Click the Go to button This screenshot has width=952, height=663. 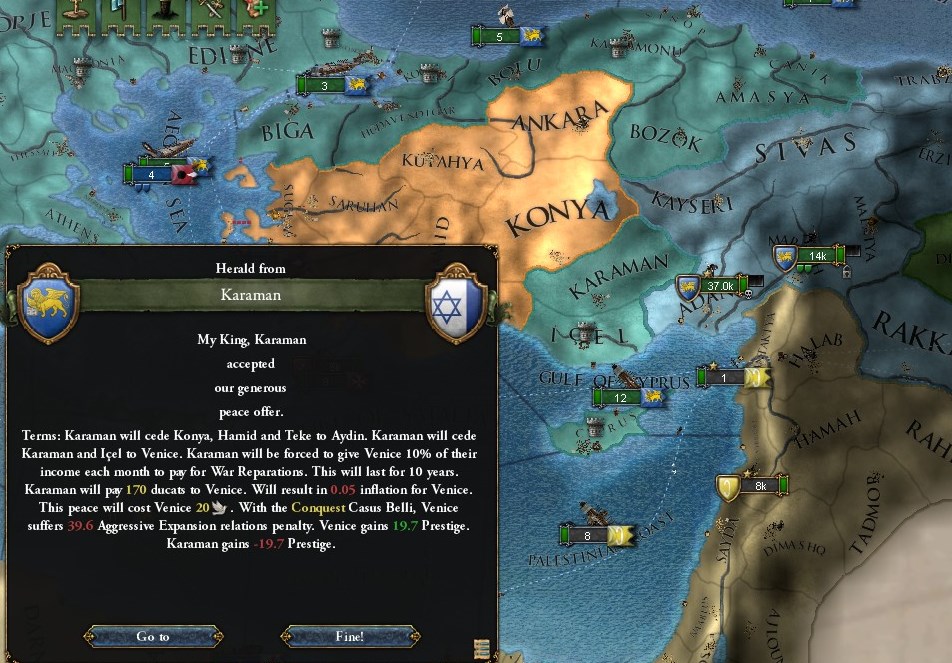153,636
